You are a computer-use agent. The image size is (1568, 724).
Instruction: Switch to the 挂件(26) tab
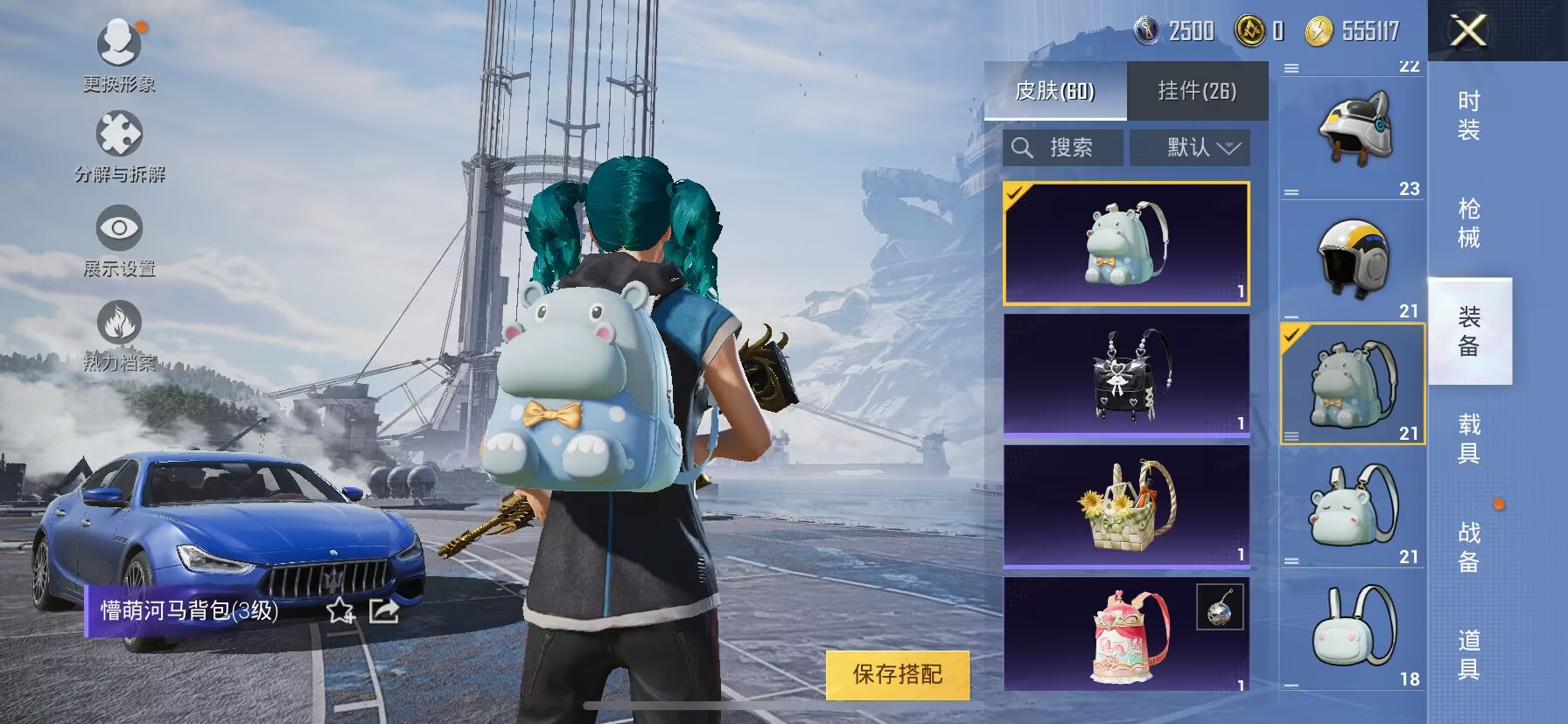point(1195,92)
